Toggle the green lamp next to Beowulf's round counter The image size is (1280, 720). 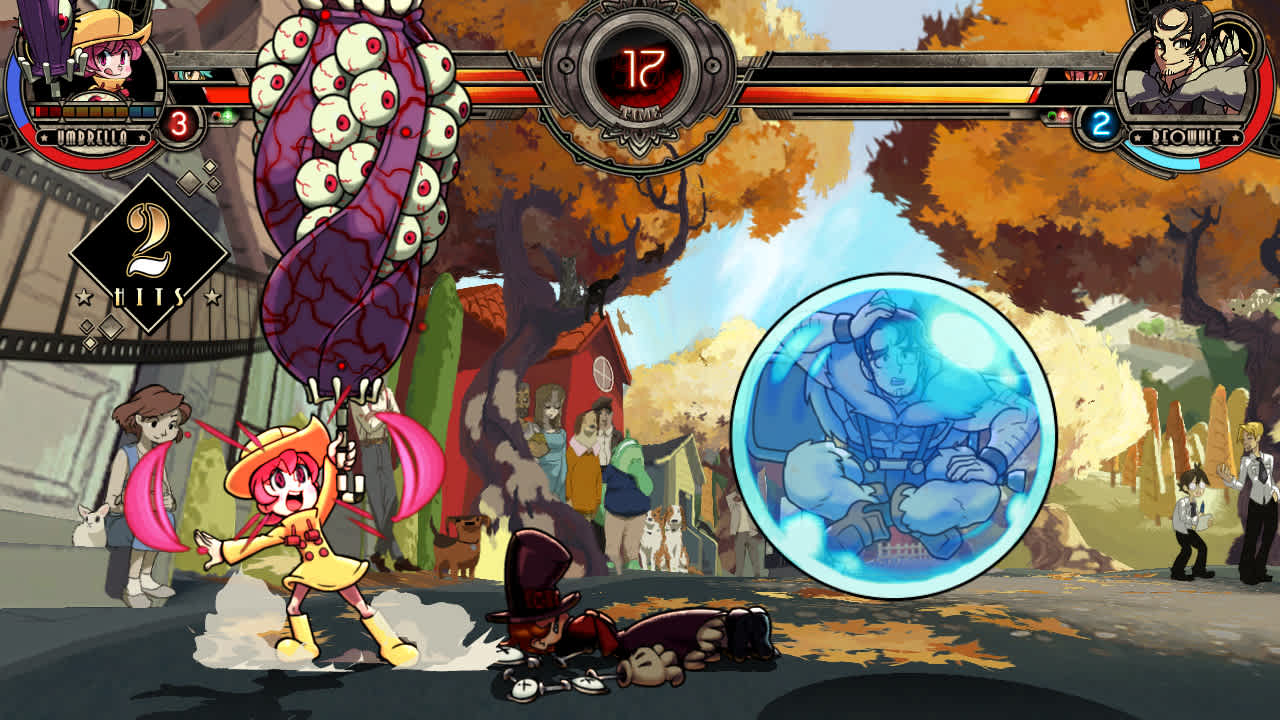point(1051,114)
